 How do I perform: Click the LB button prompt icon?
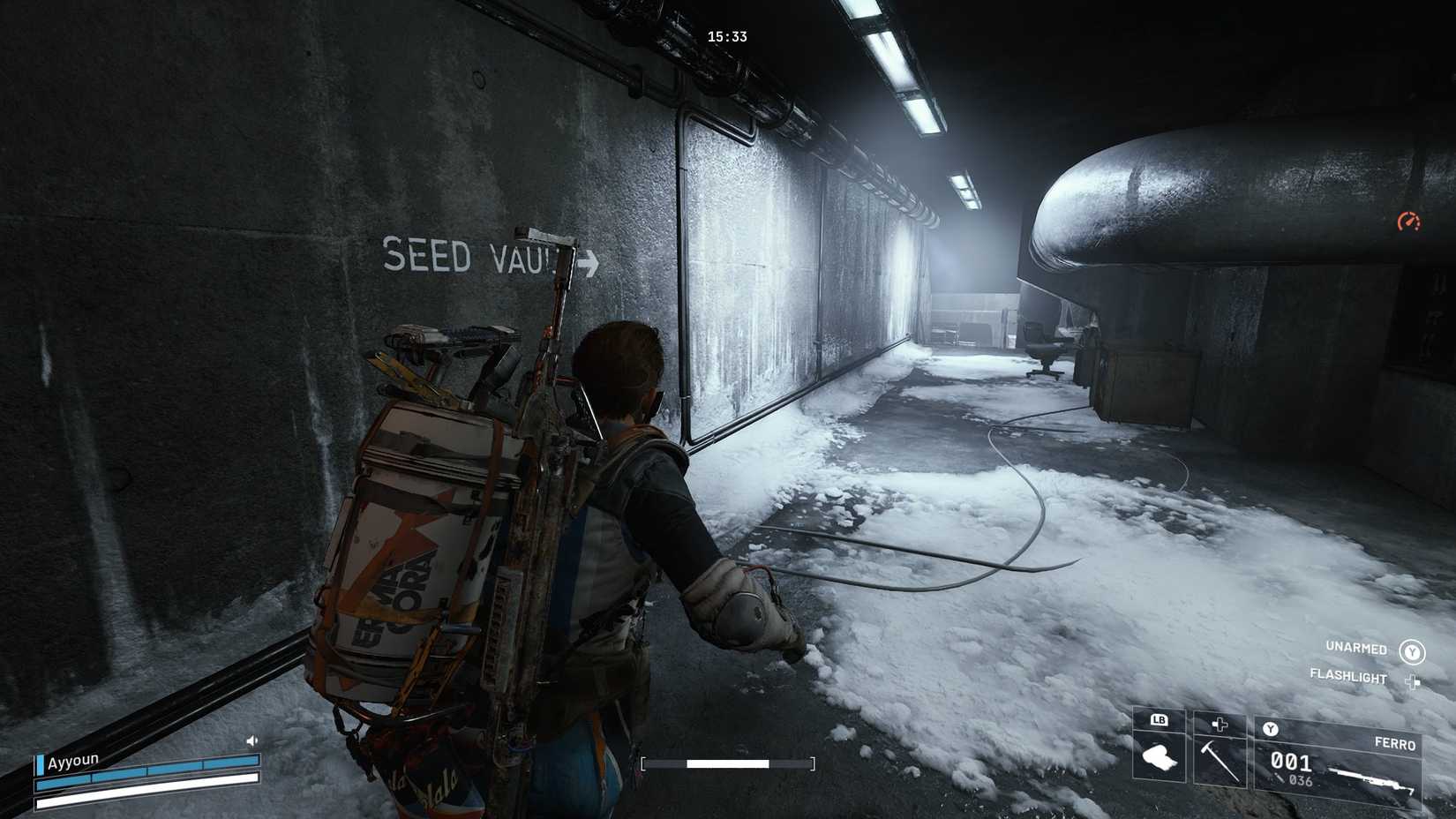[1159, 719]
